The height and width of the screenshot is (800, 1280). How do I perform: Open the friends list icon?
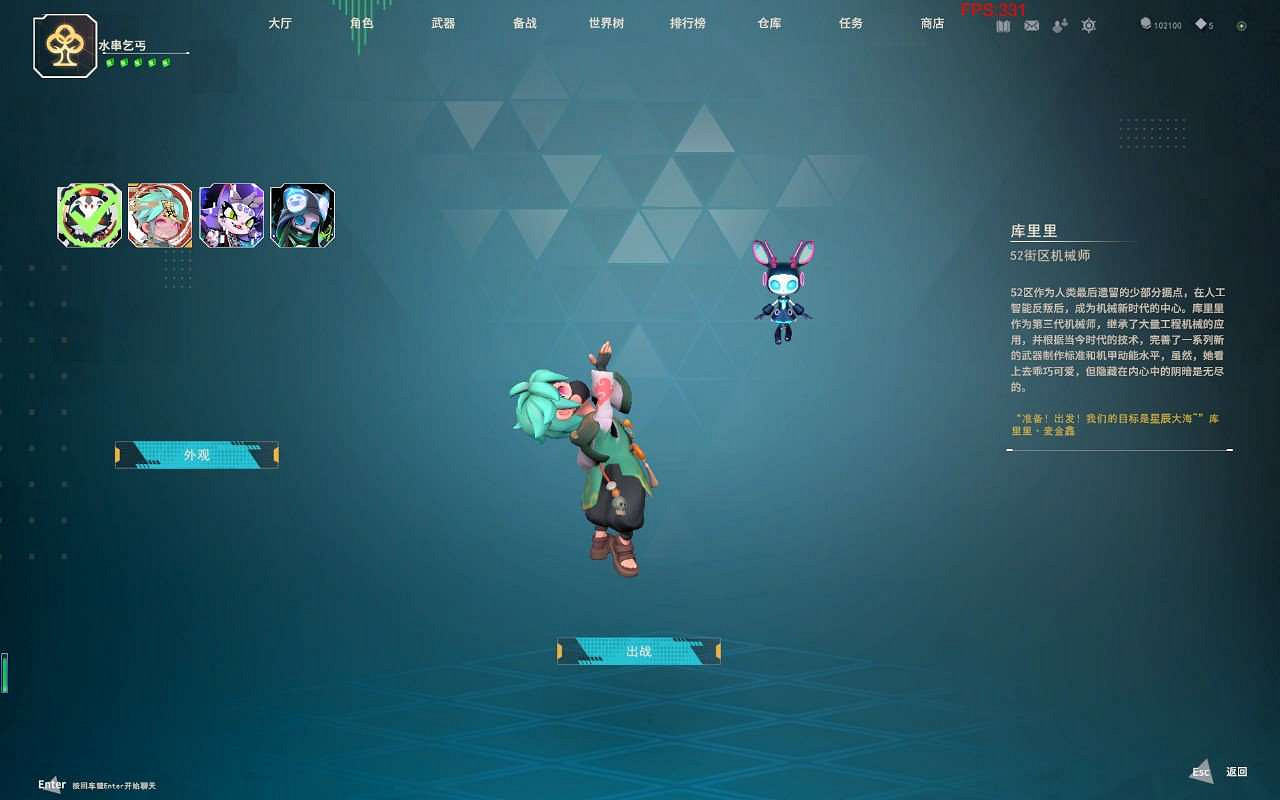coord(1059,25)
